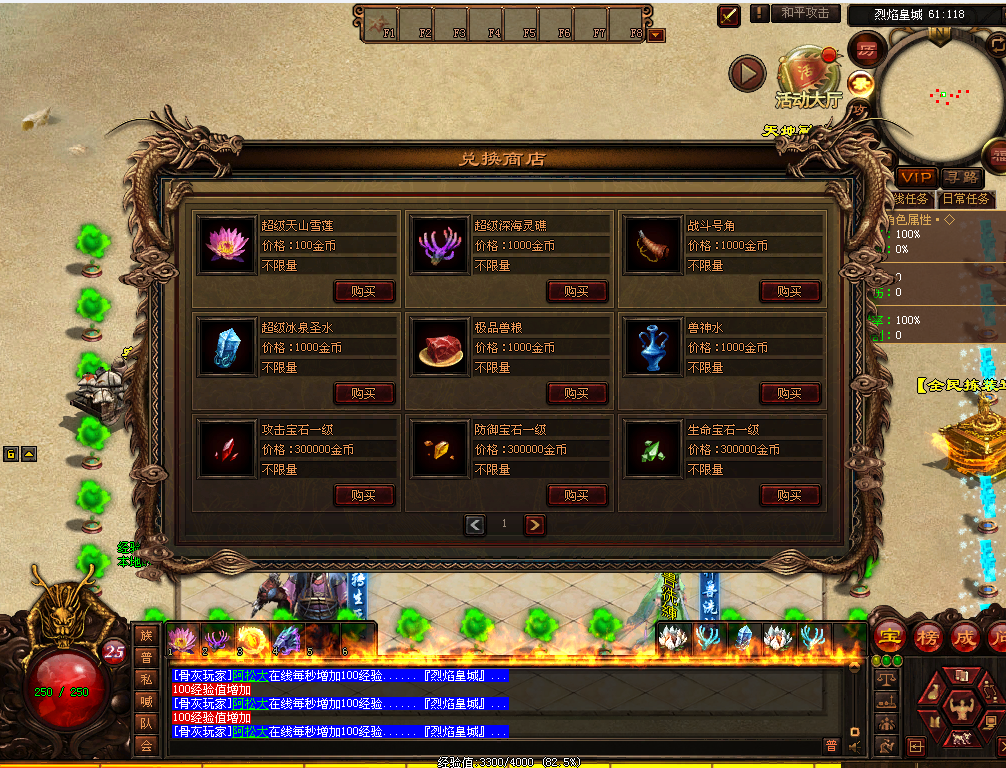
Task: Activate 寻路 pathfinding button
Action: click(961, 176)
